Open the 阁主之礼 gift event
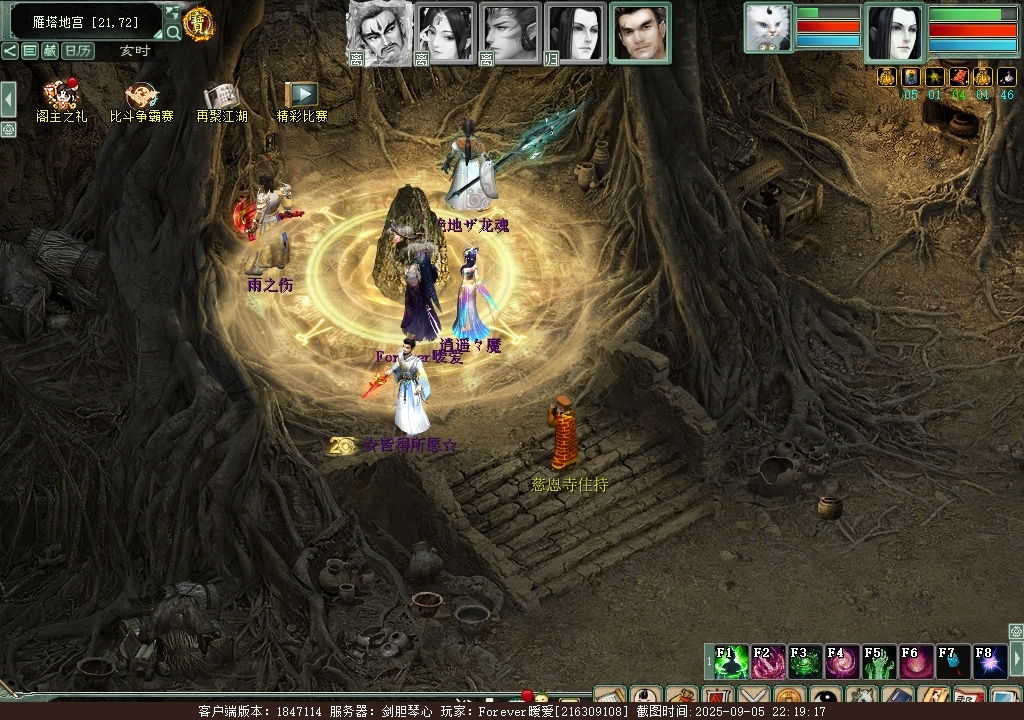This screenshot has width=1024, height=720. 61,98
